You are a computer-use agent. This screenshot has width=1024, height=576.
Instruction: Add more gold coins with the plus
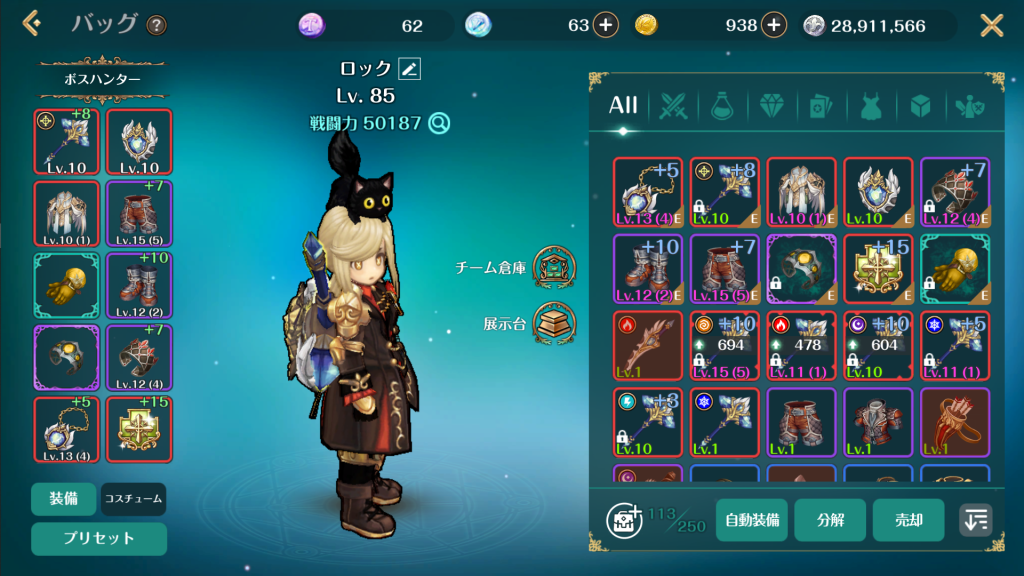tap(773, 26)
